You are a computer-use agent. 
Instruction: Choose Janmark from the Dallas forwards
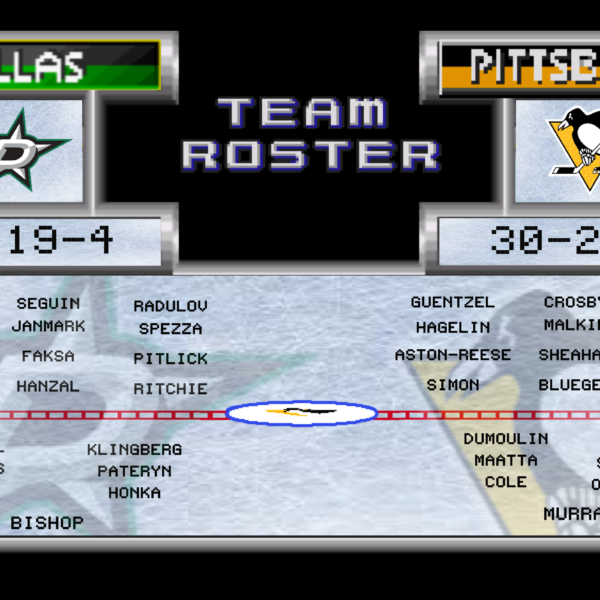point(48,326)
